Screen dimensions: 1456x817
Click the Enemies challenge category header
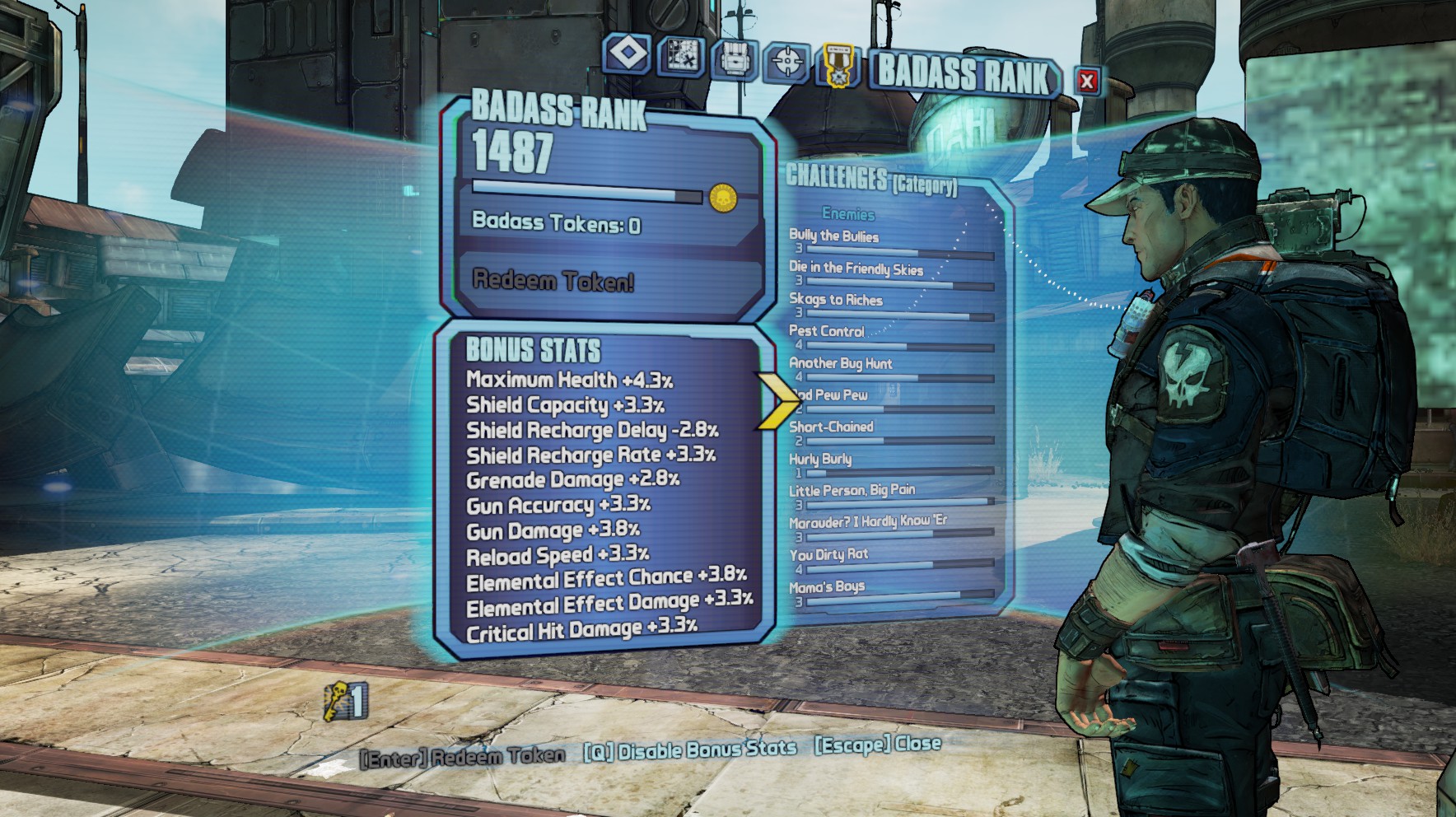[848, 214]
